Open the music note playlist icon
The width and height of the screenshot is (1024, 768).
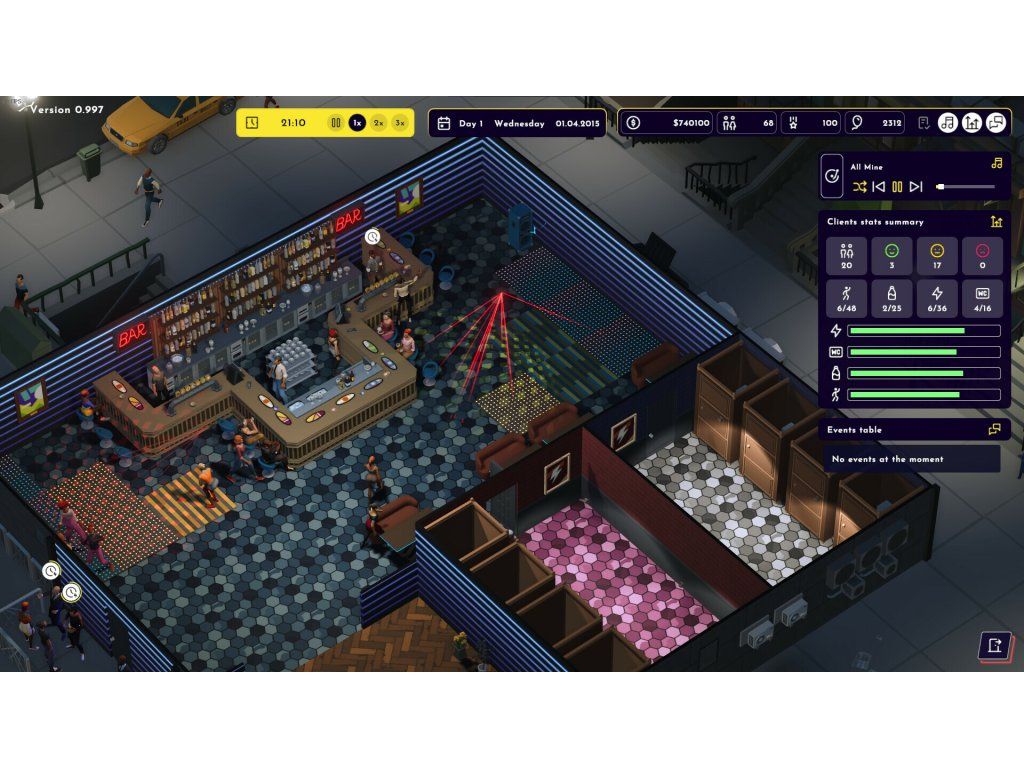(996, 163)
